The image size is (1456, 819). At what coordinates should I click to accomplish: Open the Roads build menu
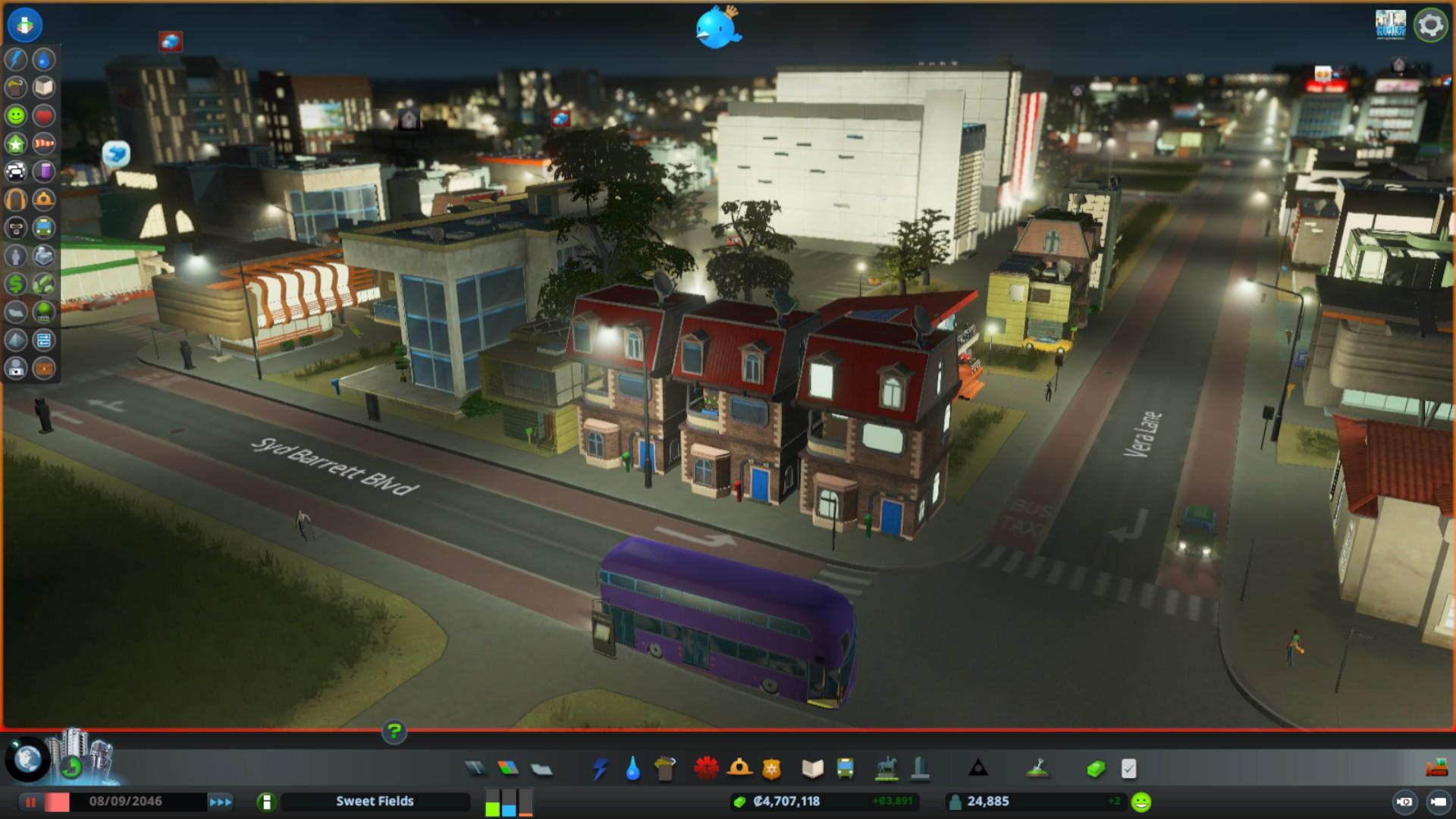[x=475, y=769]
